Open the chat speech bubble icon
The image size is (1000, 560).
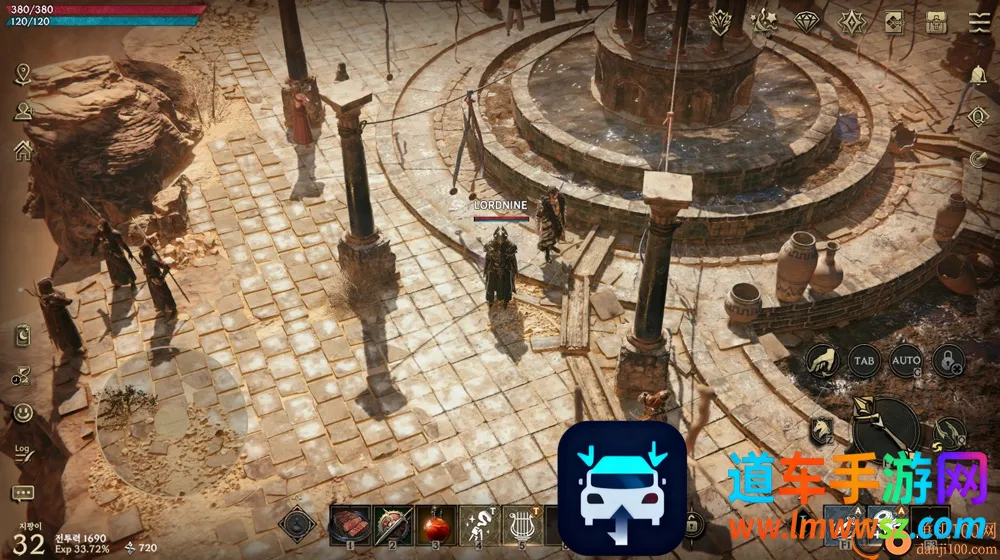click(x=23, y=494)
